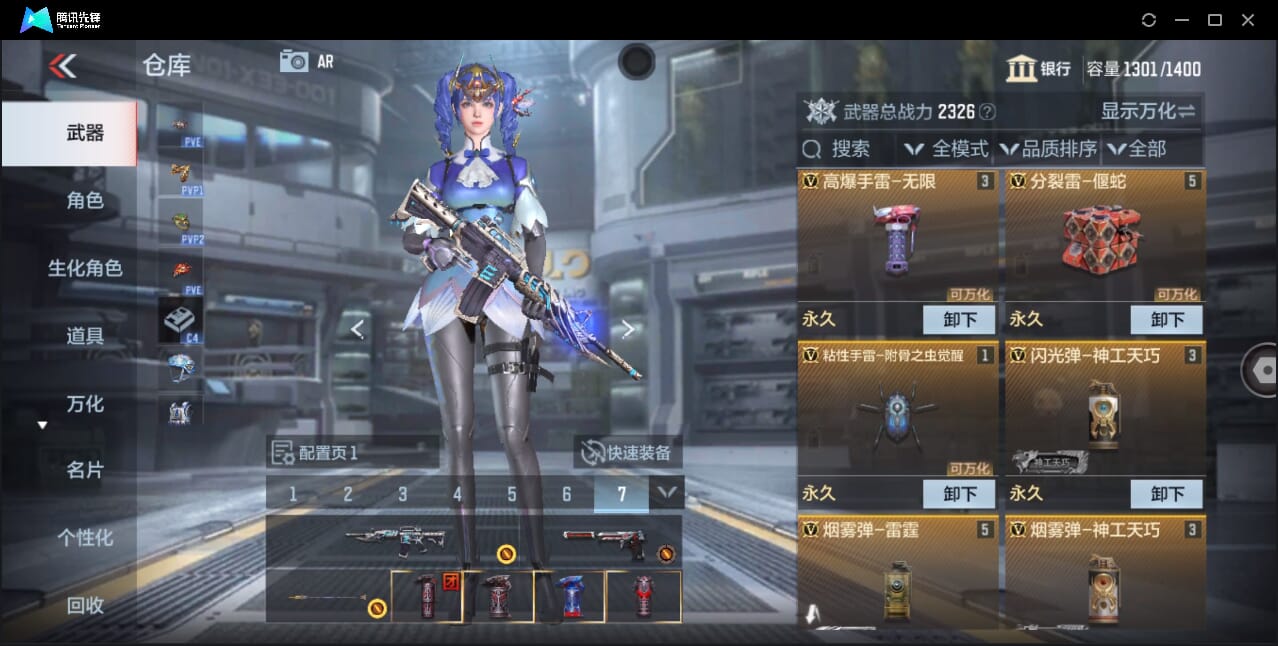
Task: Open the 个性化 tab
Action: click(85, 537)
